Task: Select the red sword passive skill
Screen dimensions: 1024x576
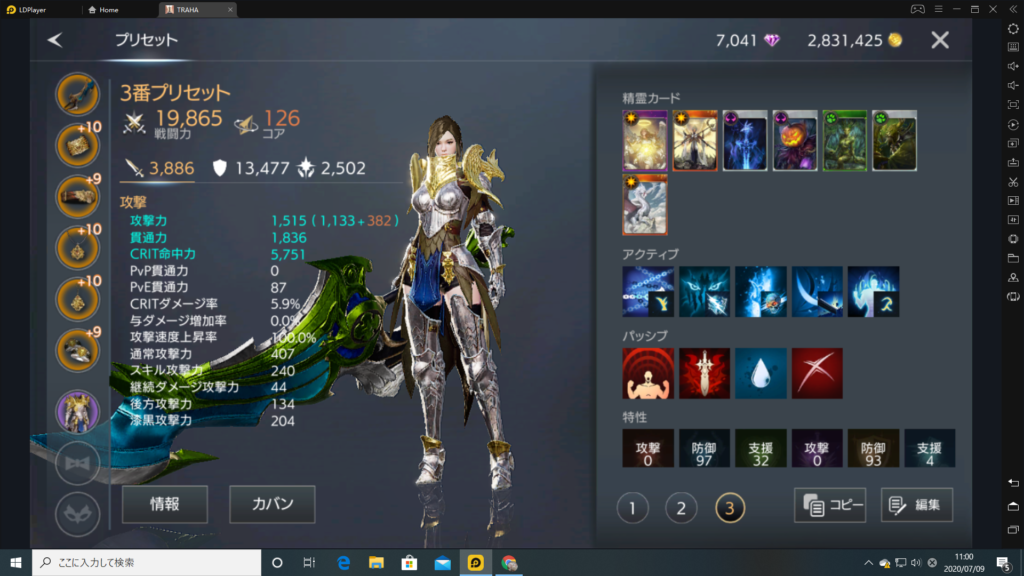Action: point(704,373)
